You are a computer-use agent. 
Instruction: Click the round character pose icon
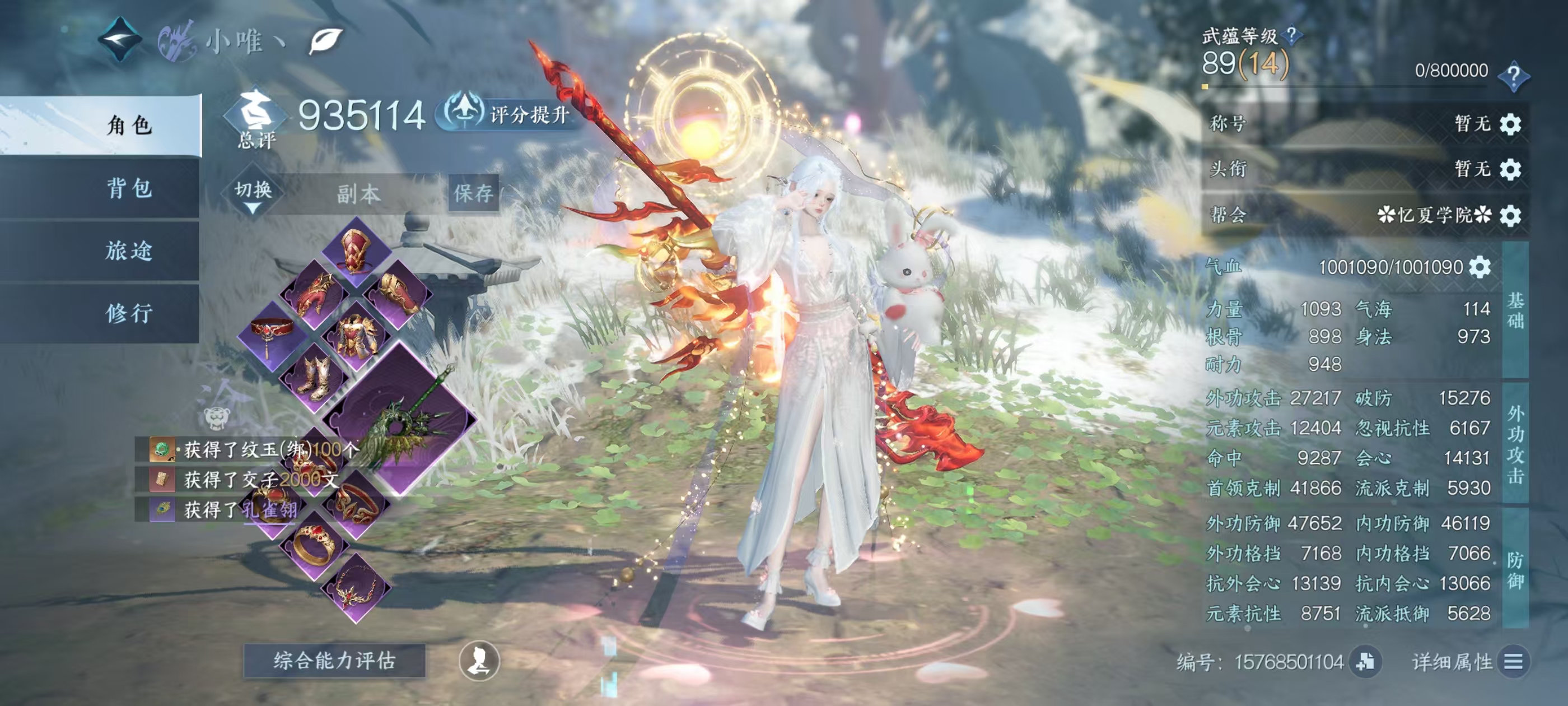pos(479,661)
